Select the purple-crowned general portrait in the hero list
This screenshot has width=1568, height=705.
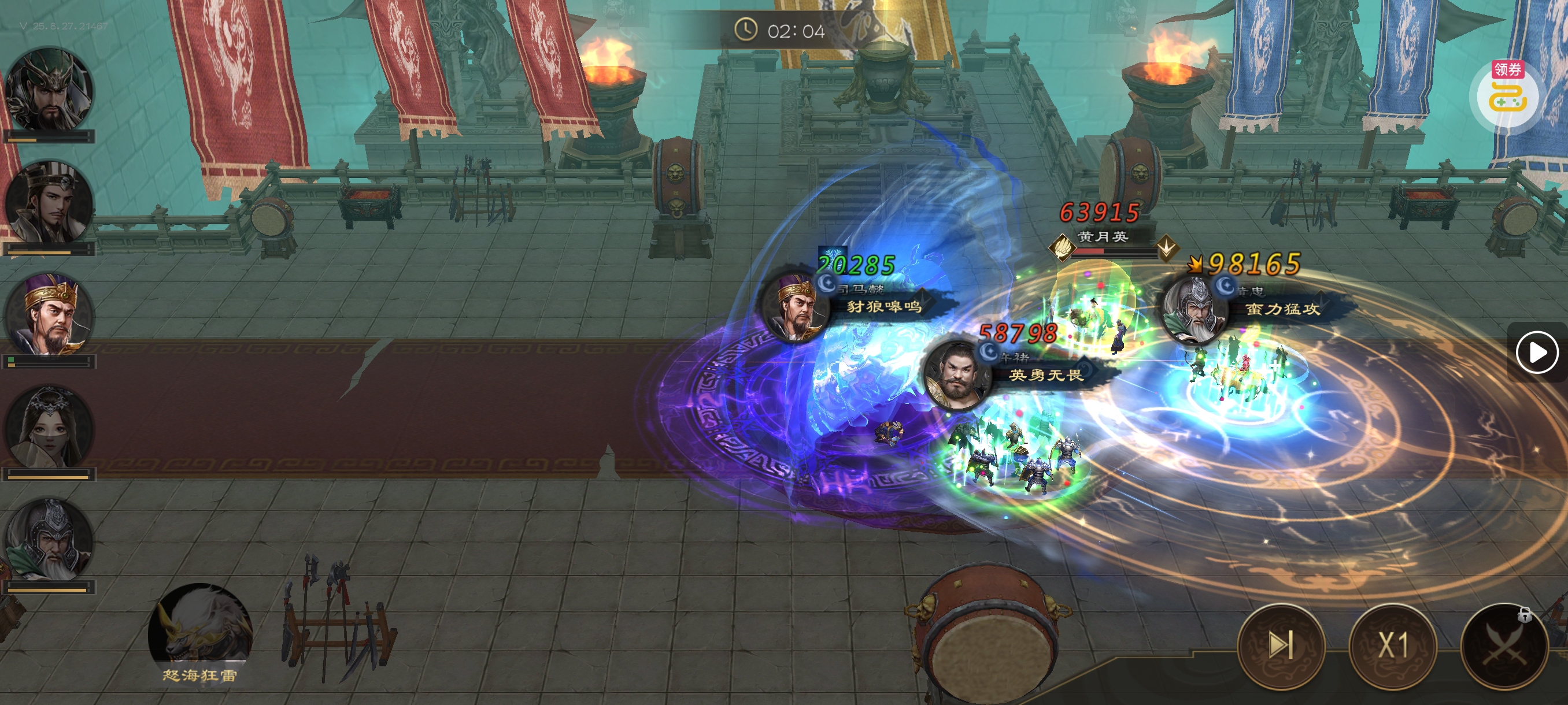pos(50,315)
